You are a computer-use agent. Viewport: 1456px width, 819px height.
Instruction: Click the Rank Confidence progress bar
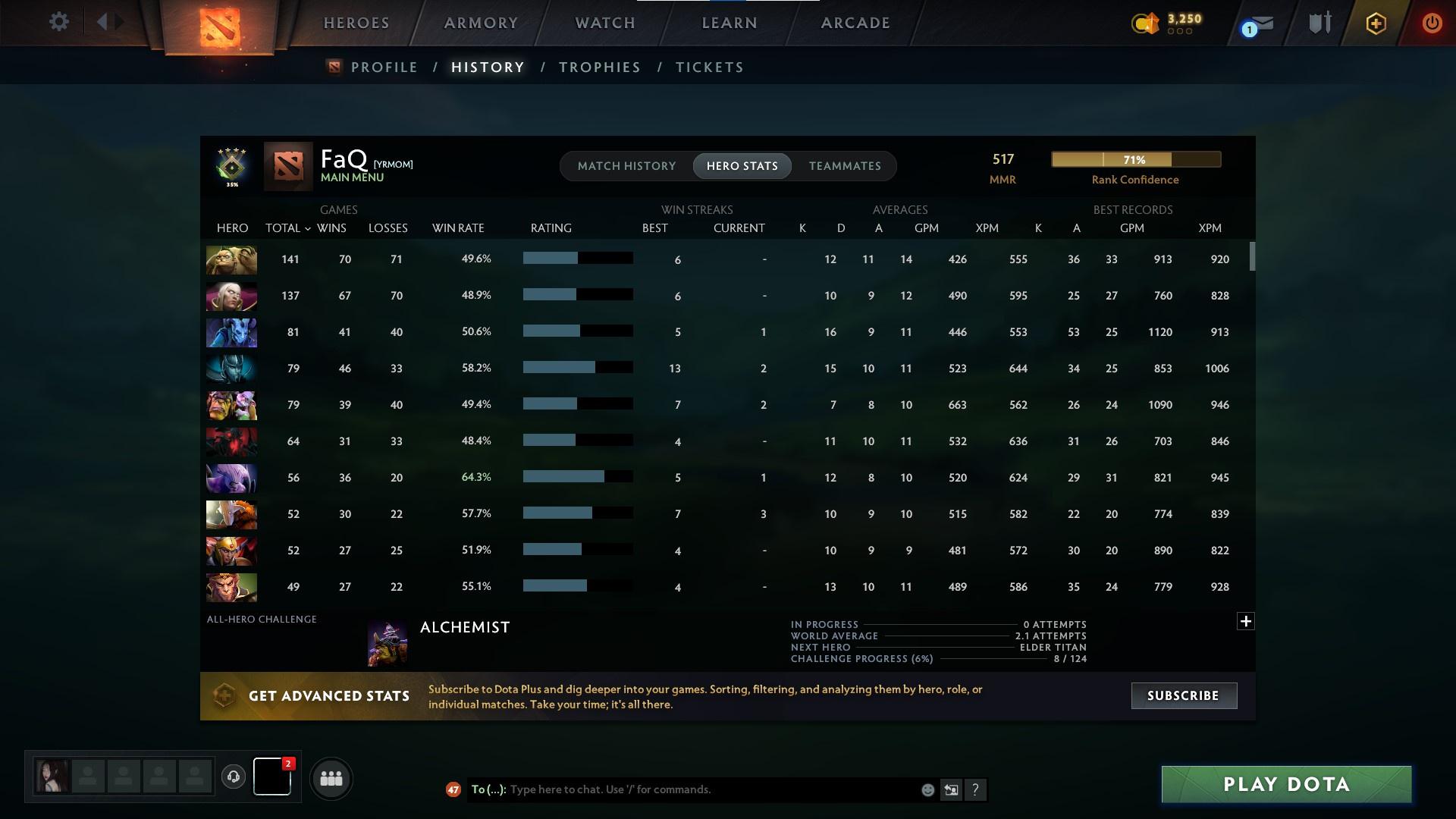click(x=1135, y=159)
